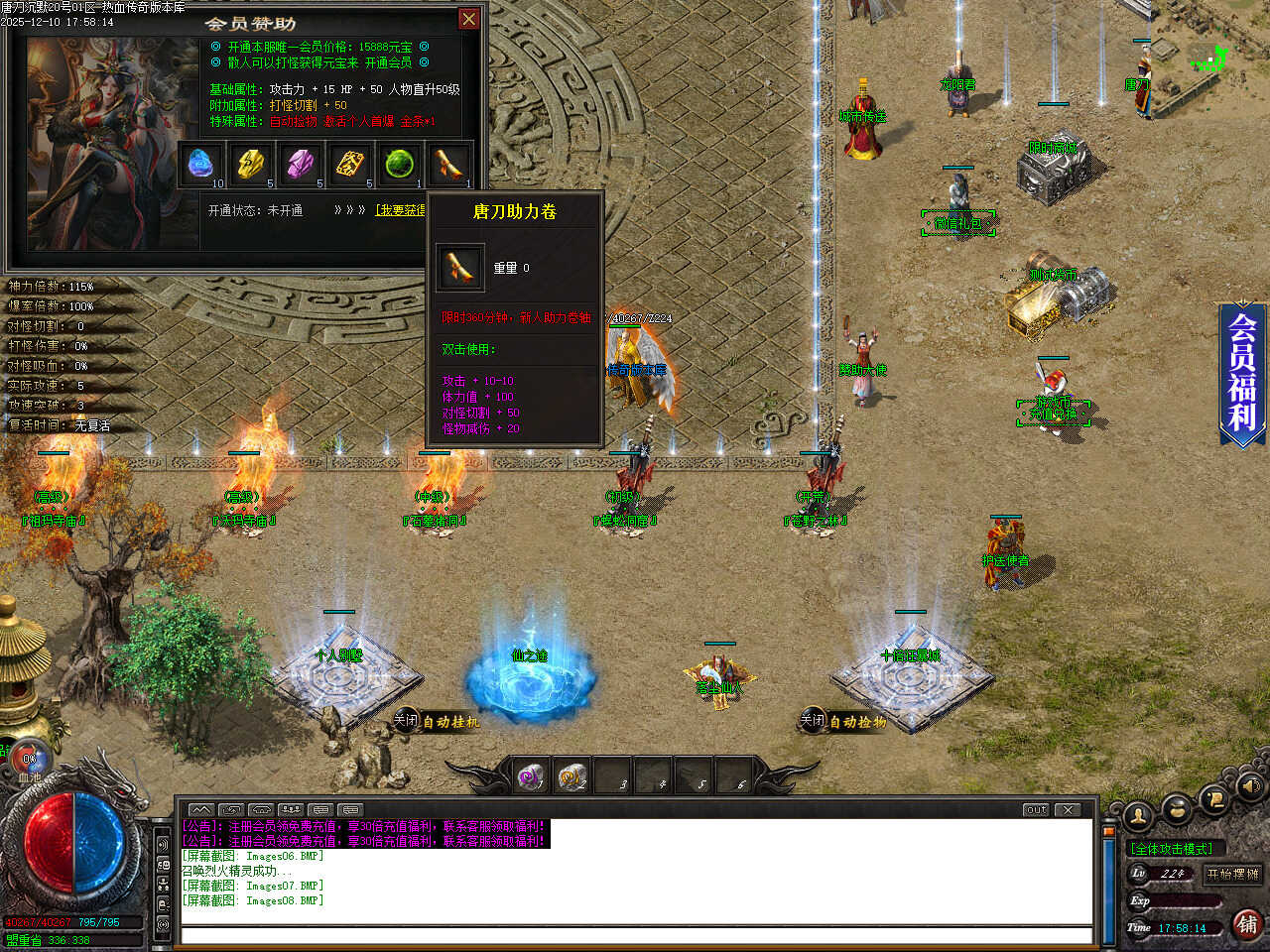Select the blue crystal reward slot
The image size is (1270, 952).
tap(202, 165)
